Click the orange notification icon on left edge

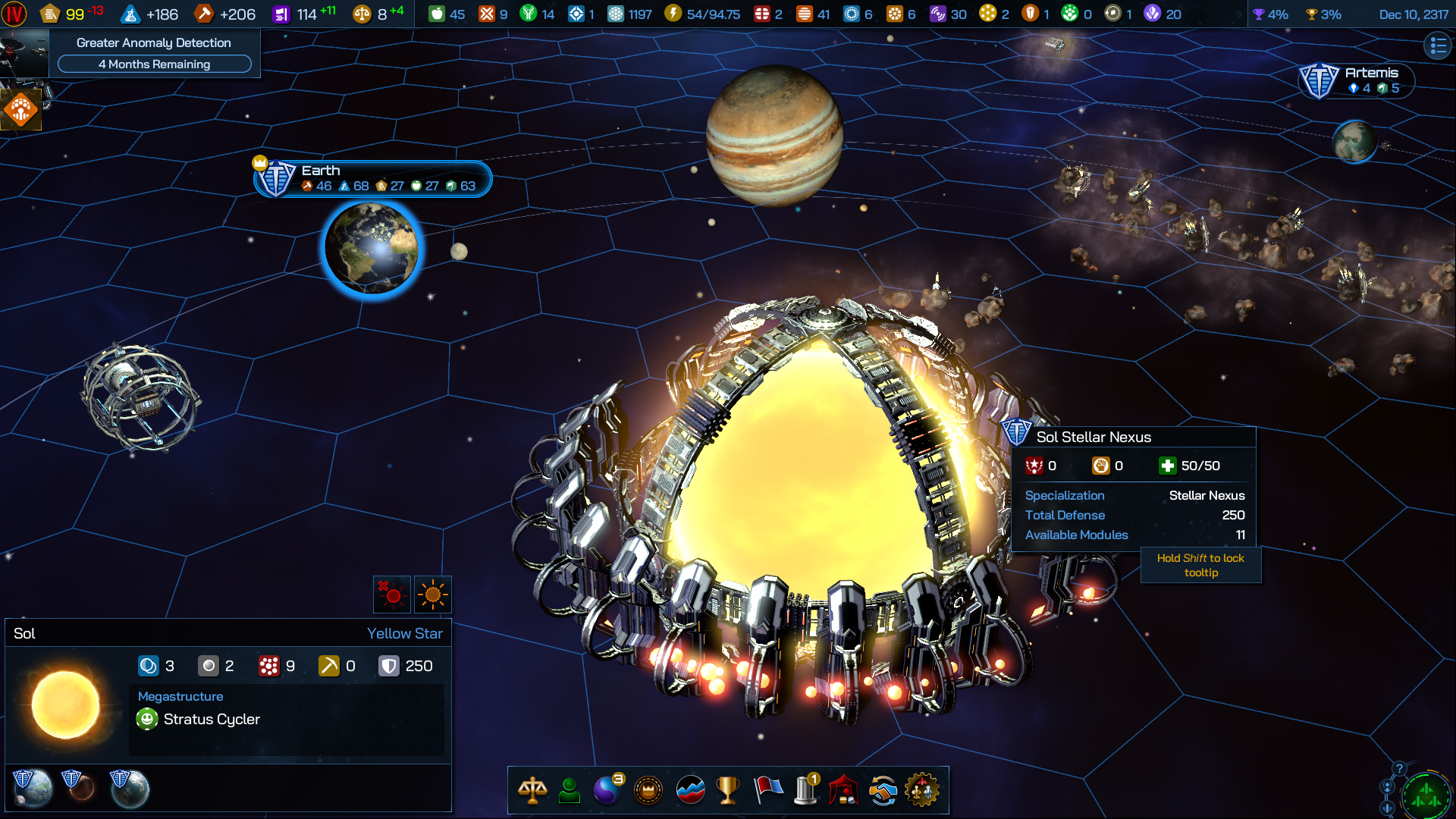tap(20, 110)
